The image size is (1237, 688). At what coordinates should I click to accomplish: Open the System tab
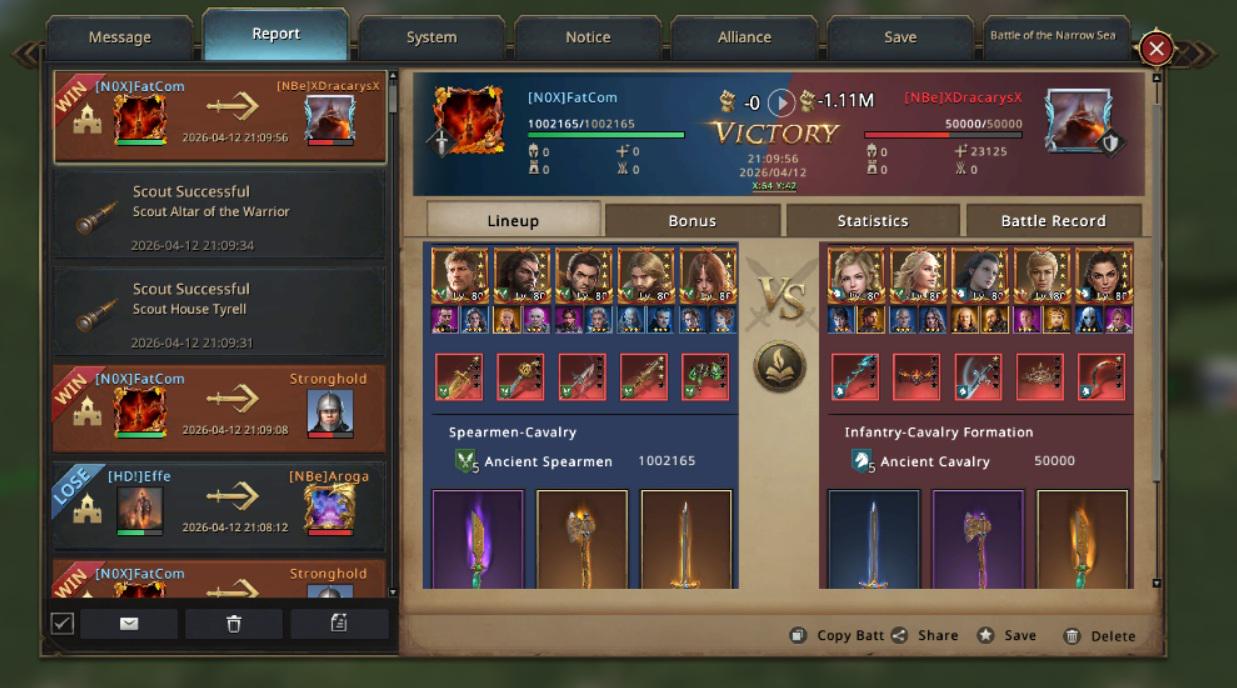[431, 37]
